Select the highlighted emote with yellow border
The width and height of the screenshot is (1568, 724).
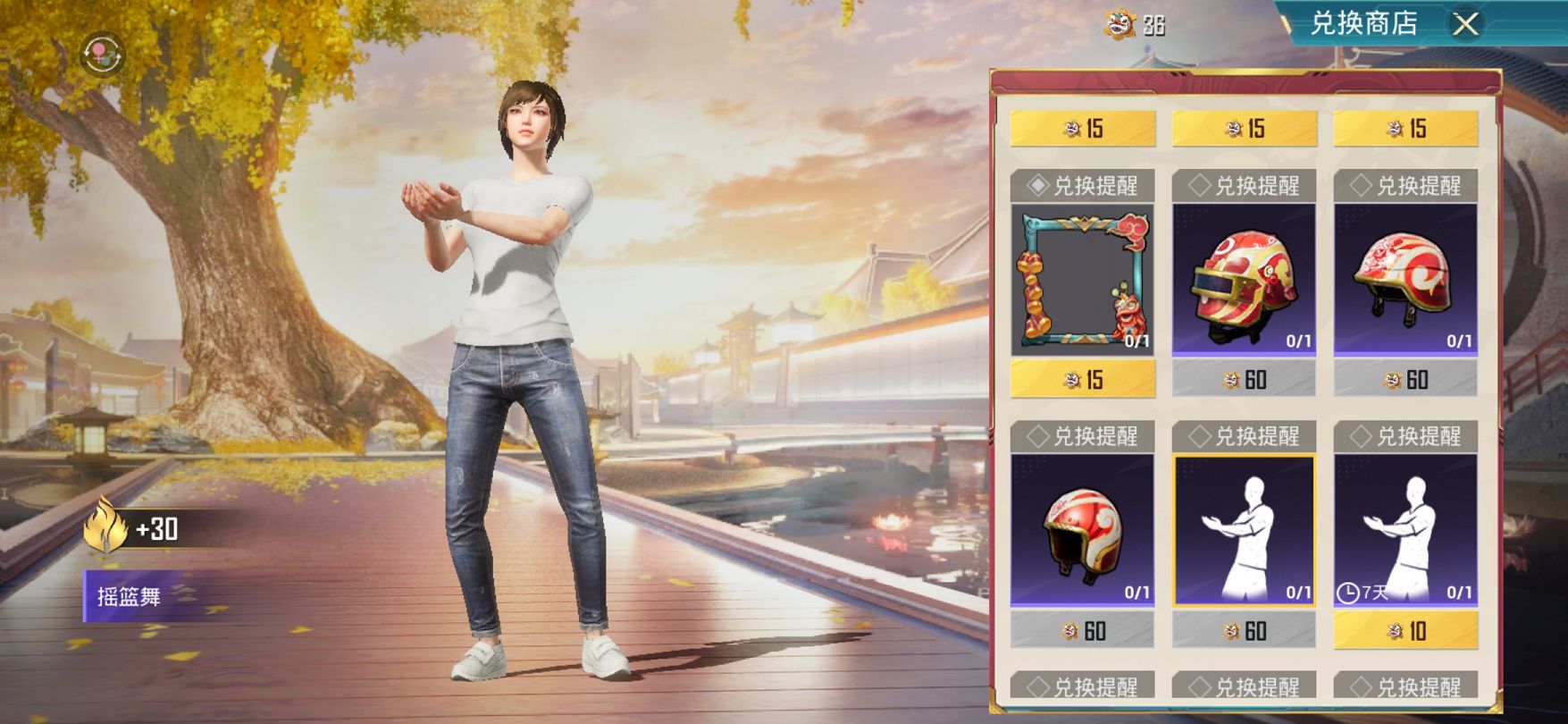click(1244, 531)
